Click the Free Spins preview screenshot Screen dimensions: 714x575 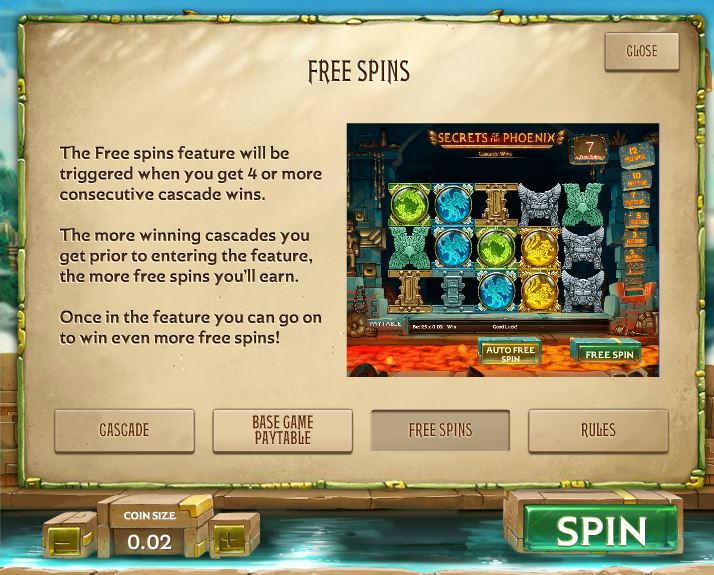coord(502,250)
